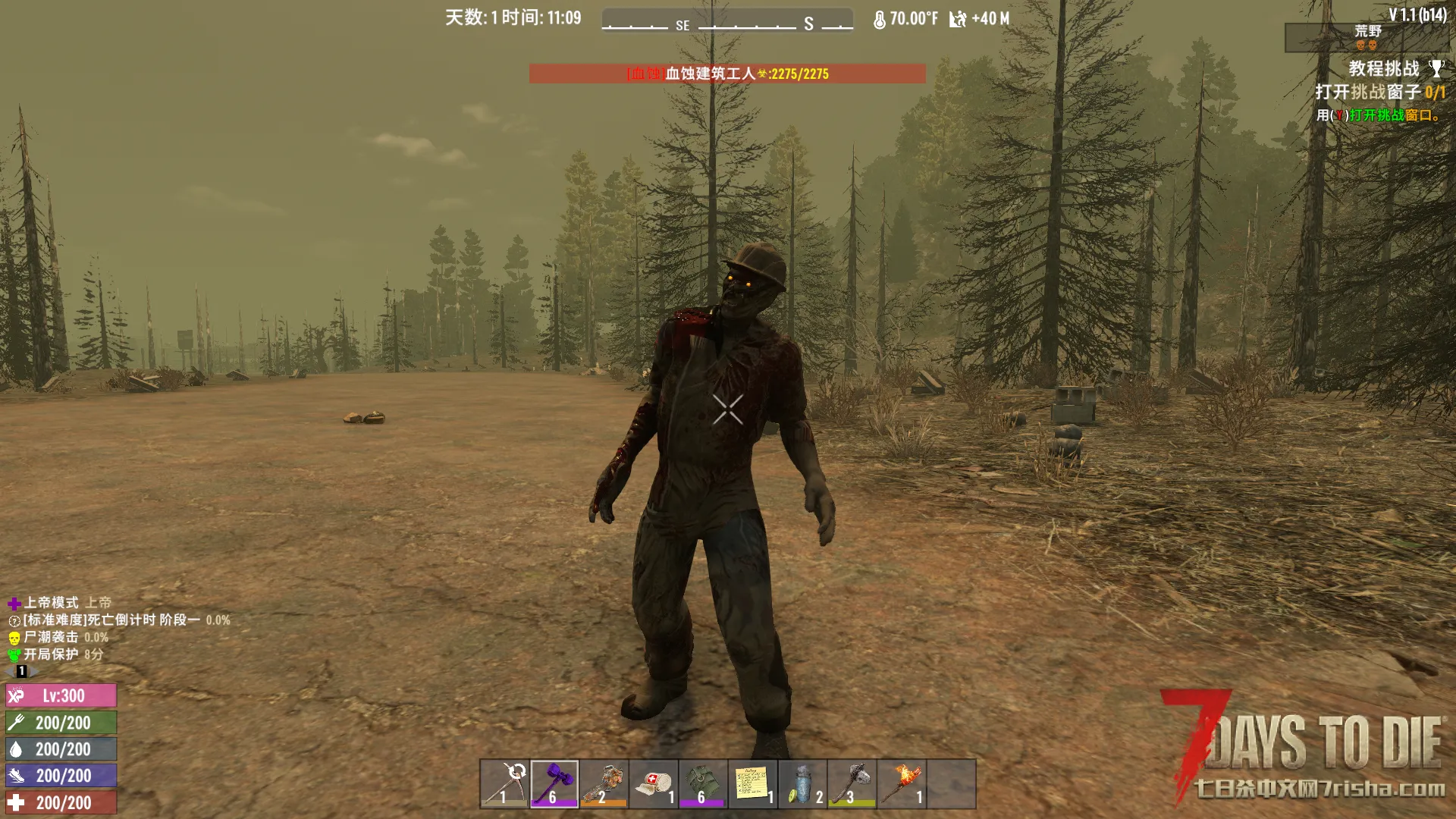
Task: Select the stone axe hotbar slot
Action: 852,783
